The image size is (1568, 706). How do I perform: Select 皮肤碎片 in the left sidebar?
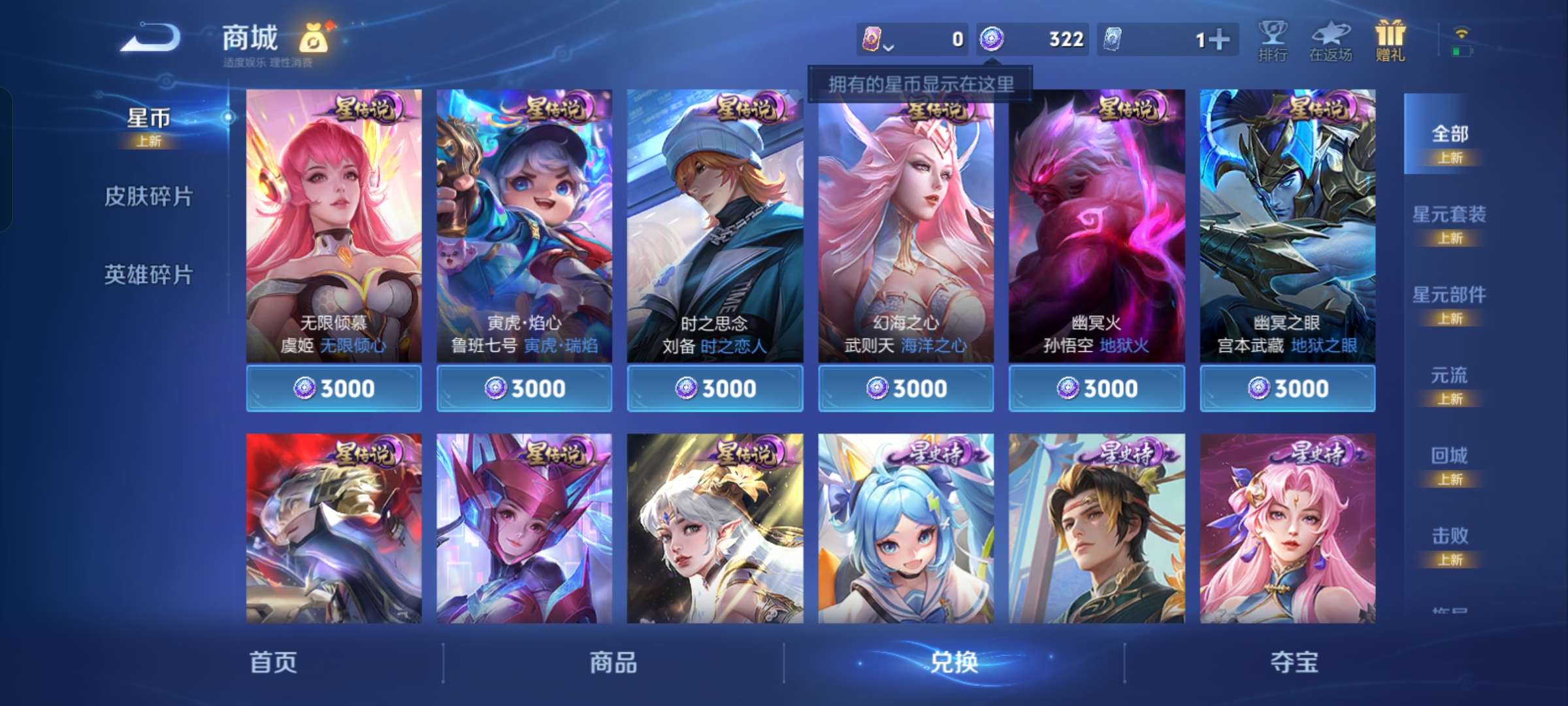pos(149,195)
